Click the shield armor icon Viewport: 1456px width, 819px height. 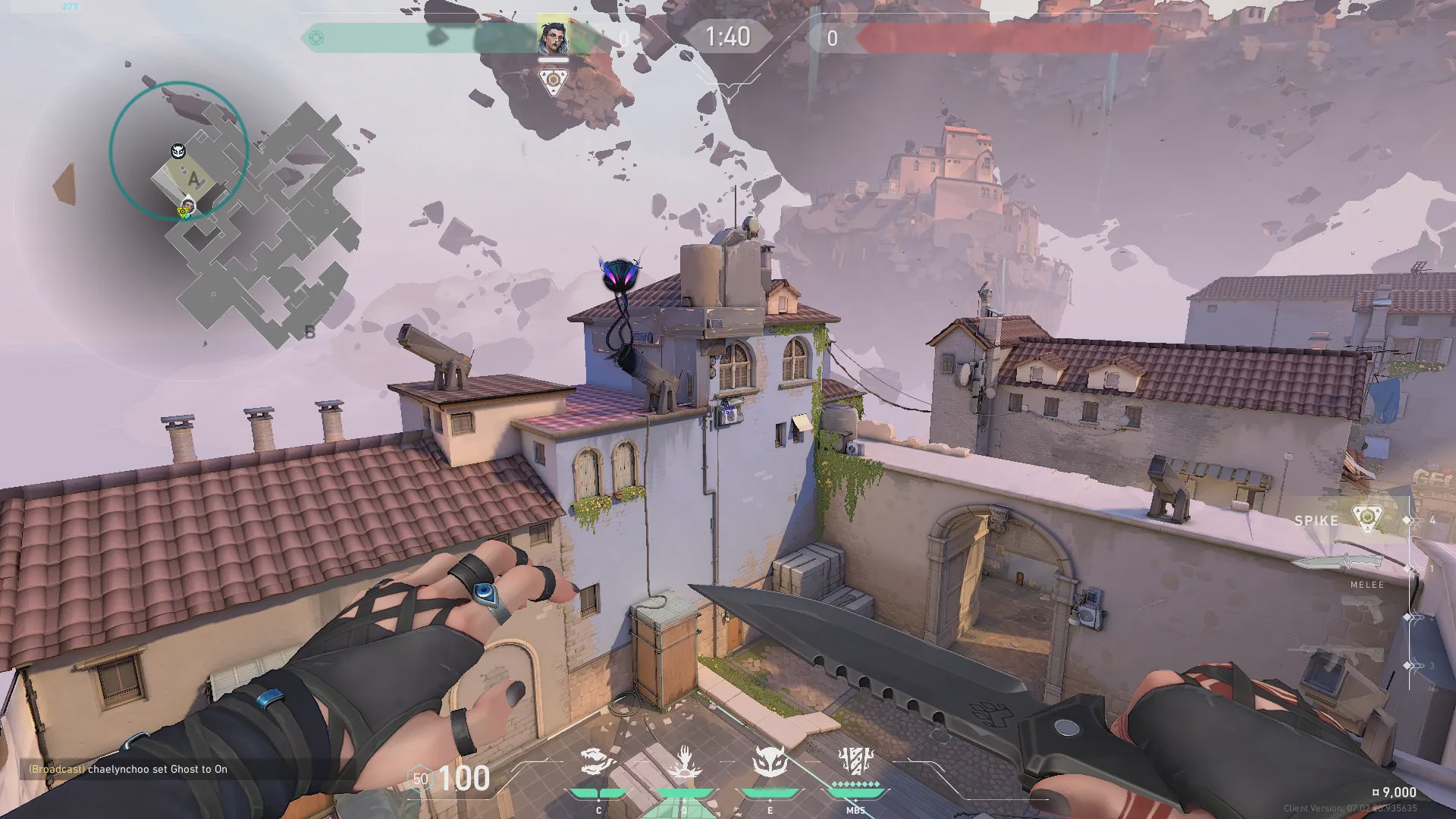point(419,779)
